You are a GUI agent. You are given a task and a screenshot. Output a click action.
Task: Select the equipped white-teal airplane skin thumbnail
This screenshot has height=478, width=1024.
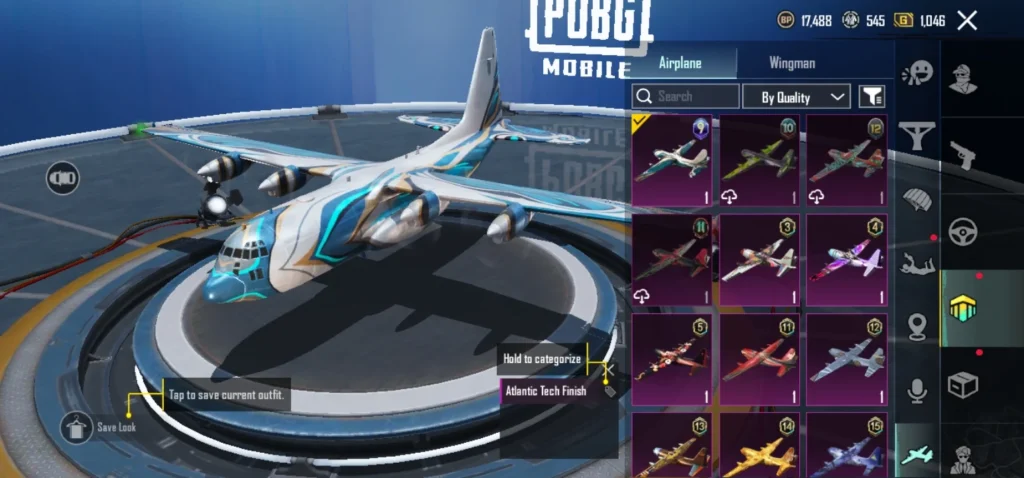pyautogui.click(x=671, y=160)
